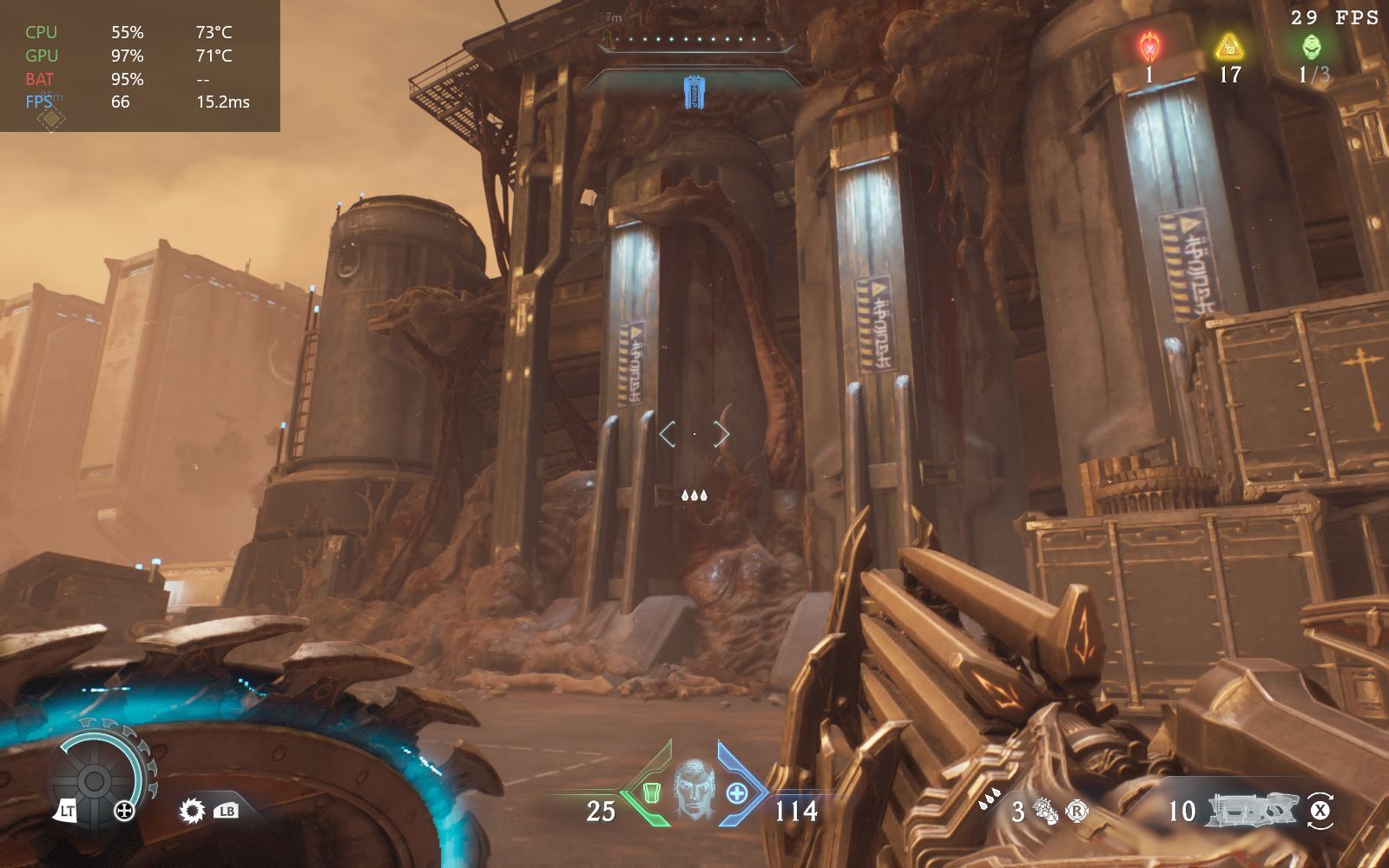Click the green armor icon
Image resolution: width=1389 pixels, height=868 pixels.
[651, 792]
